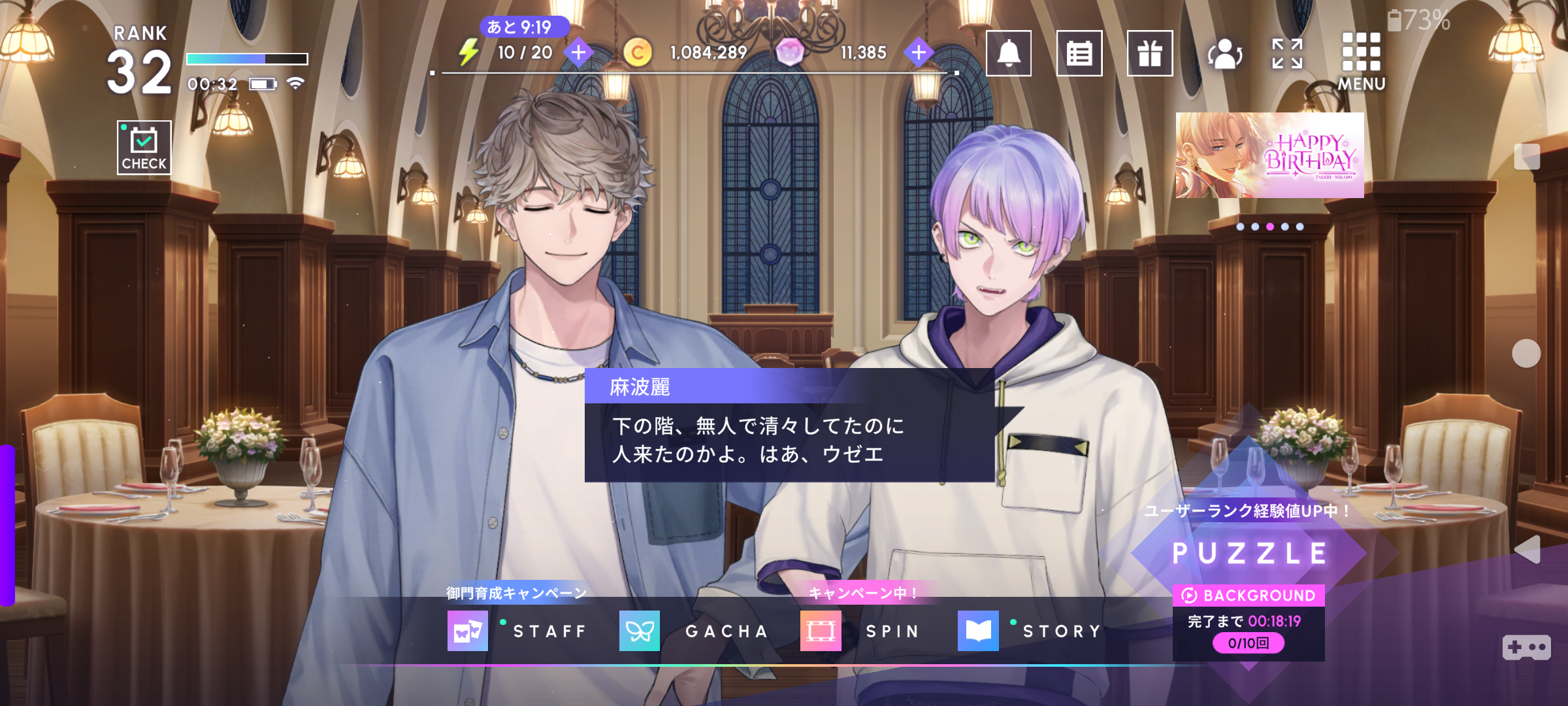Image resolution: width=1568 pixels, height=706 pixels.
Task: Start the PUZZLE mode
Action: 1249,553
